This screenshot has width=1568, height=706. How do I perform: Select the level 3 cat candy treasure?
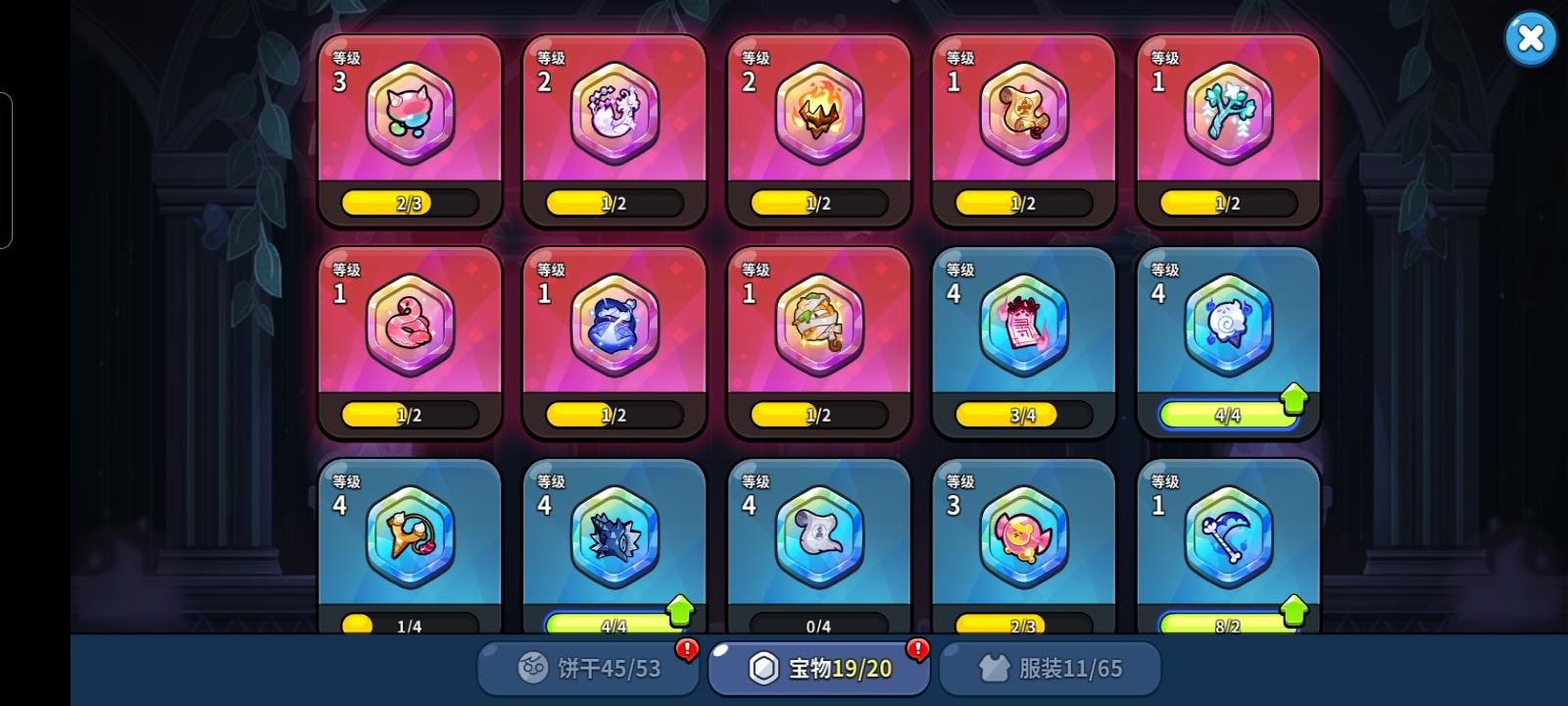[410, 113]
